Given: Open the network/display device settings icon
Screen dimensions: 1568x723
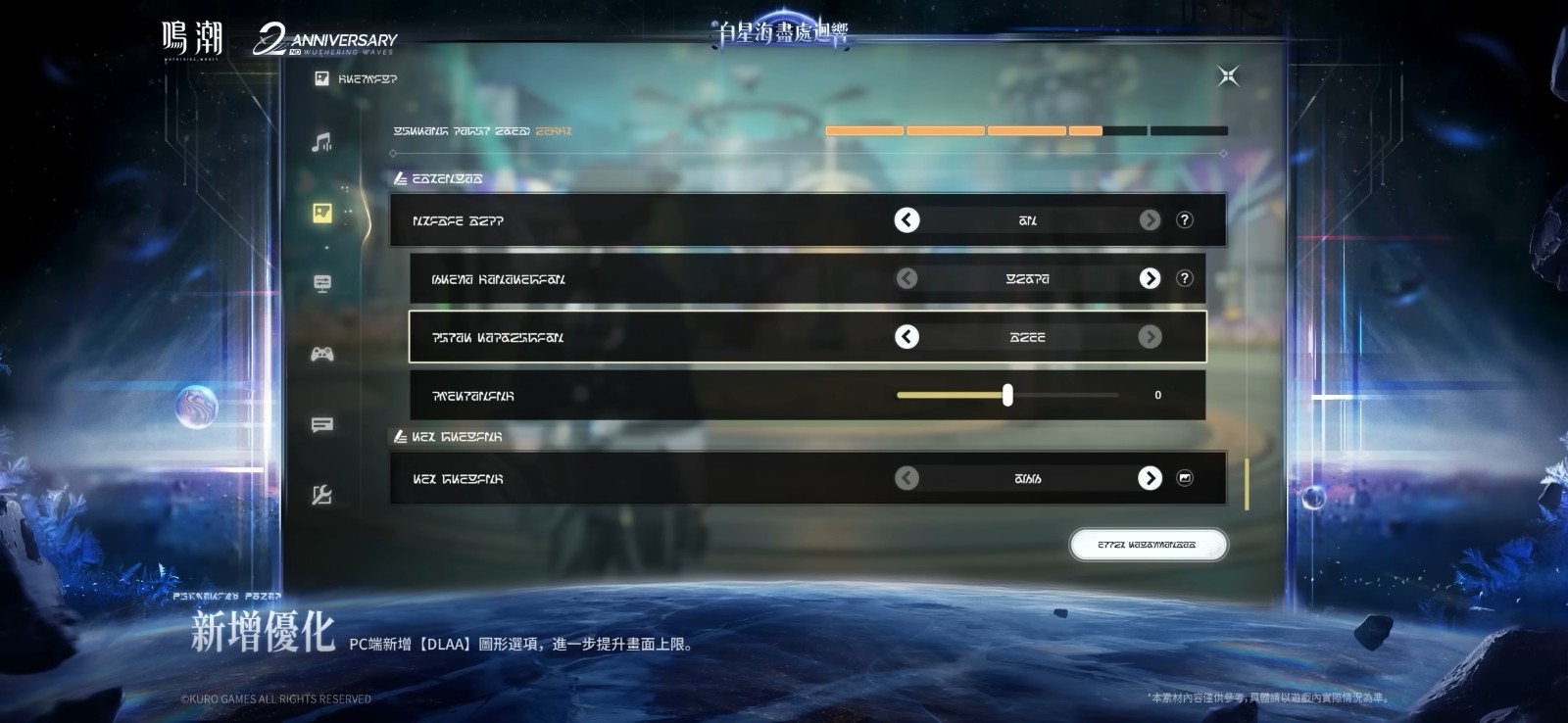Looking at the screenshot, I should click(x=321, y=282).
